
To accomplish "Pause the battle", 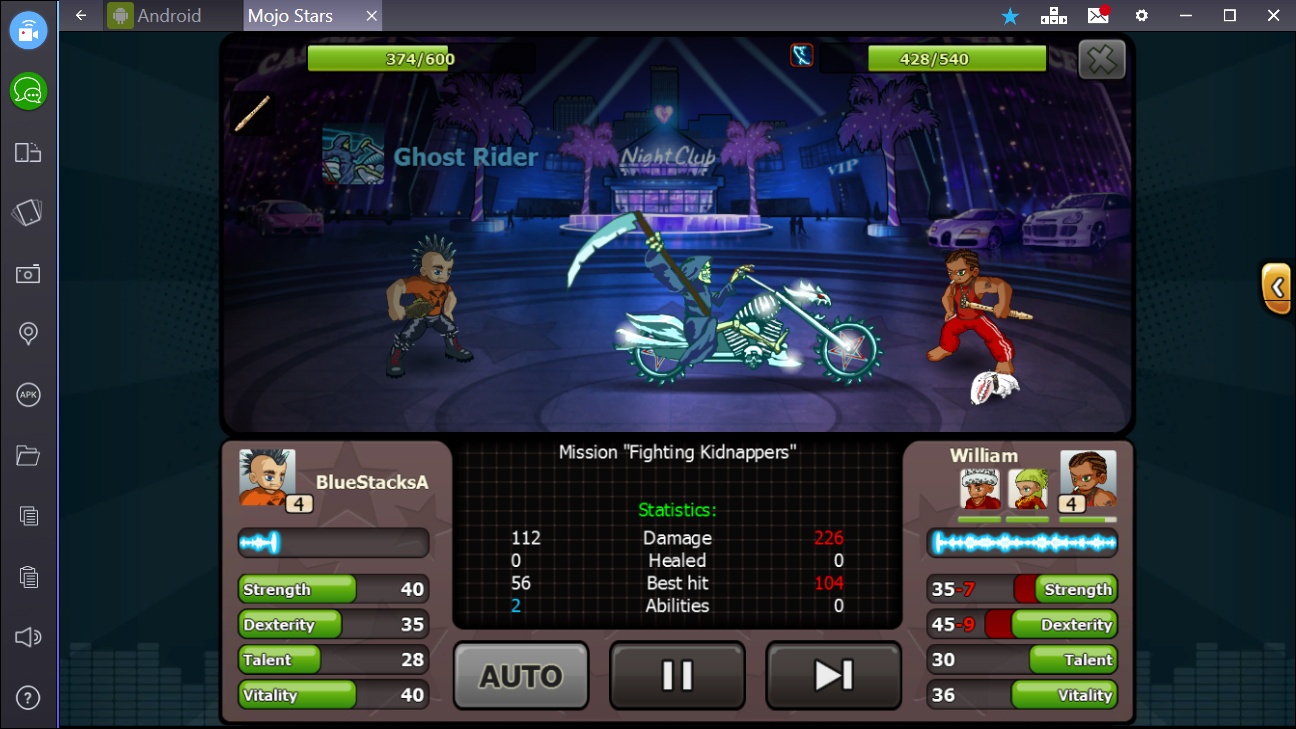I will (677, 675).
